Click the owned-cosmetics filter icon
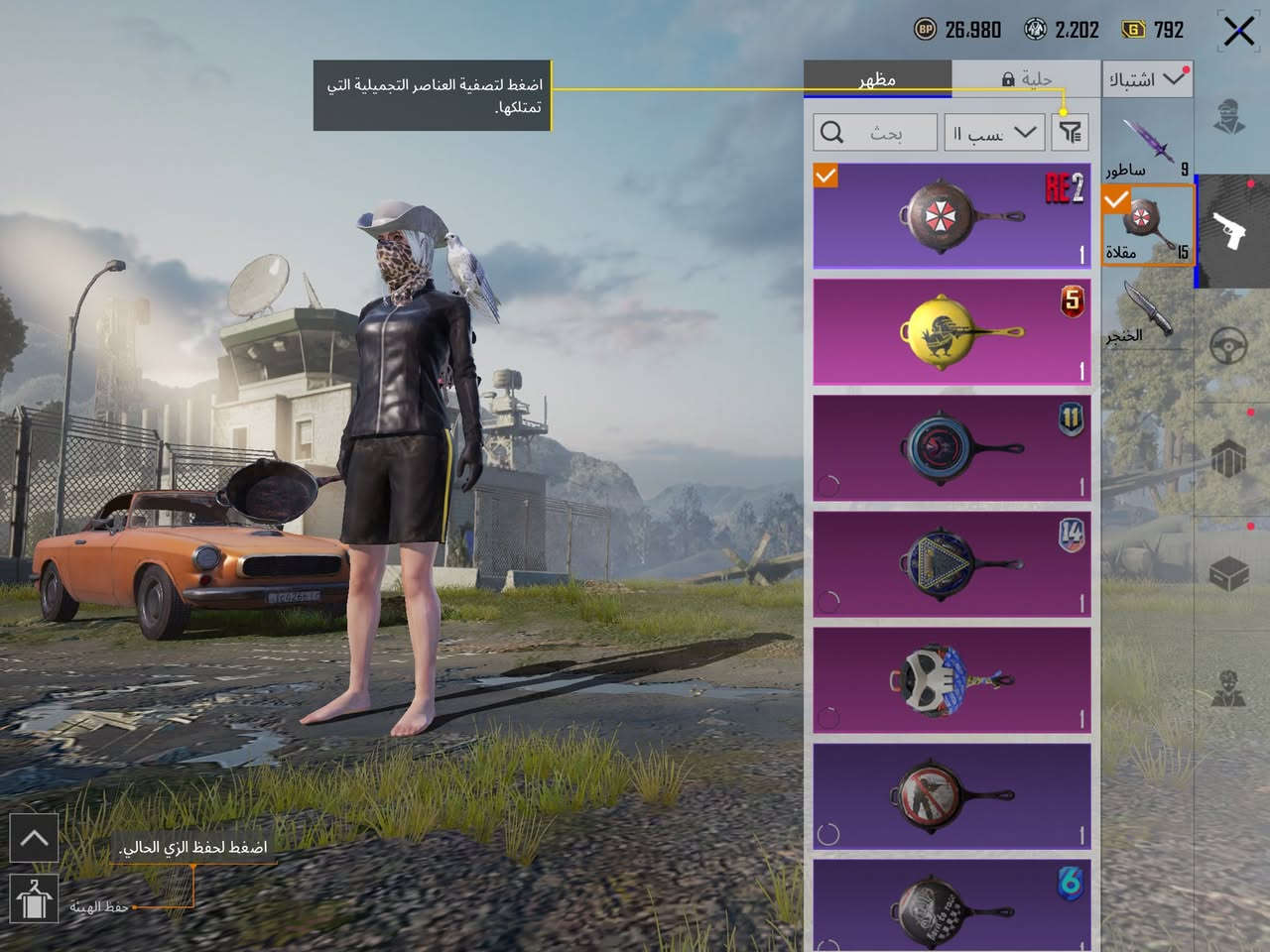This screenshot has width=1270, height=952. (1070, 132)
